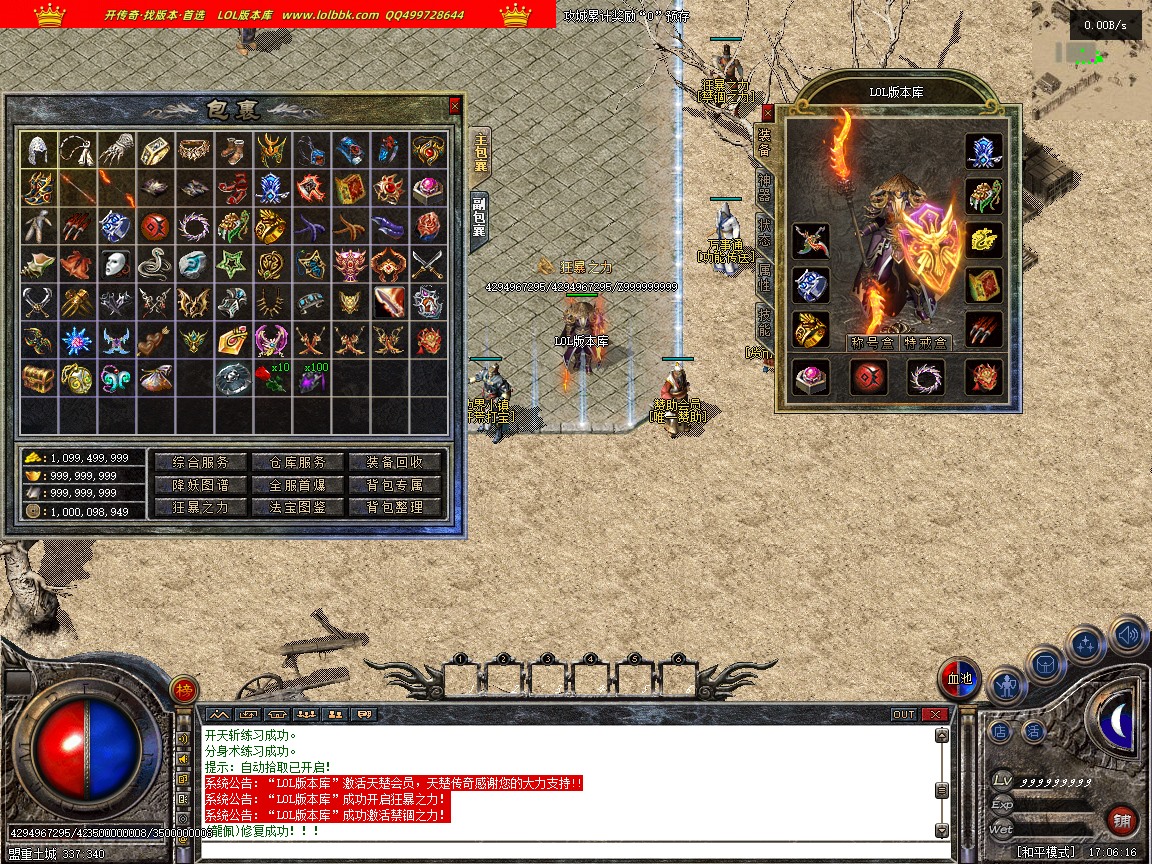Viewport: 1152px width, 864px height.
Task: Open the 降妖图谱 button
Action: point(199,485)
